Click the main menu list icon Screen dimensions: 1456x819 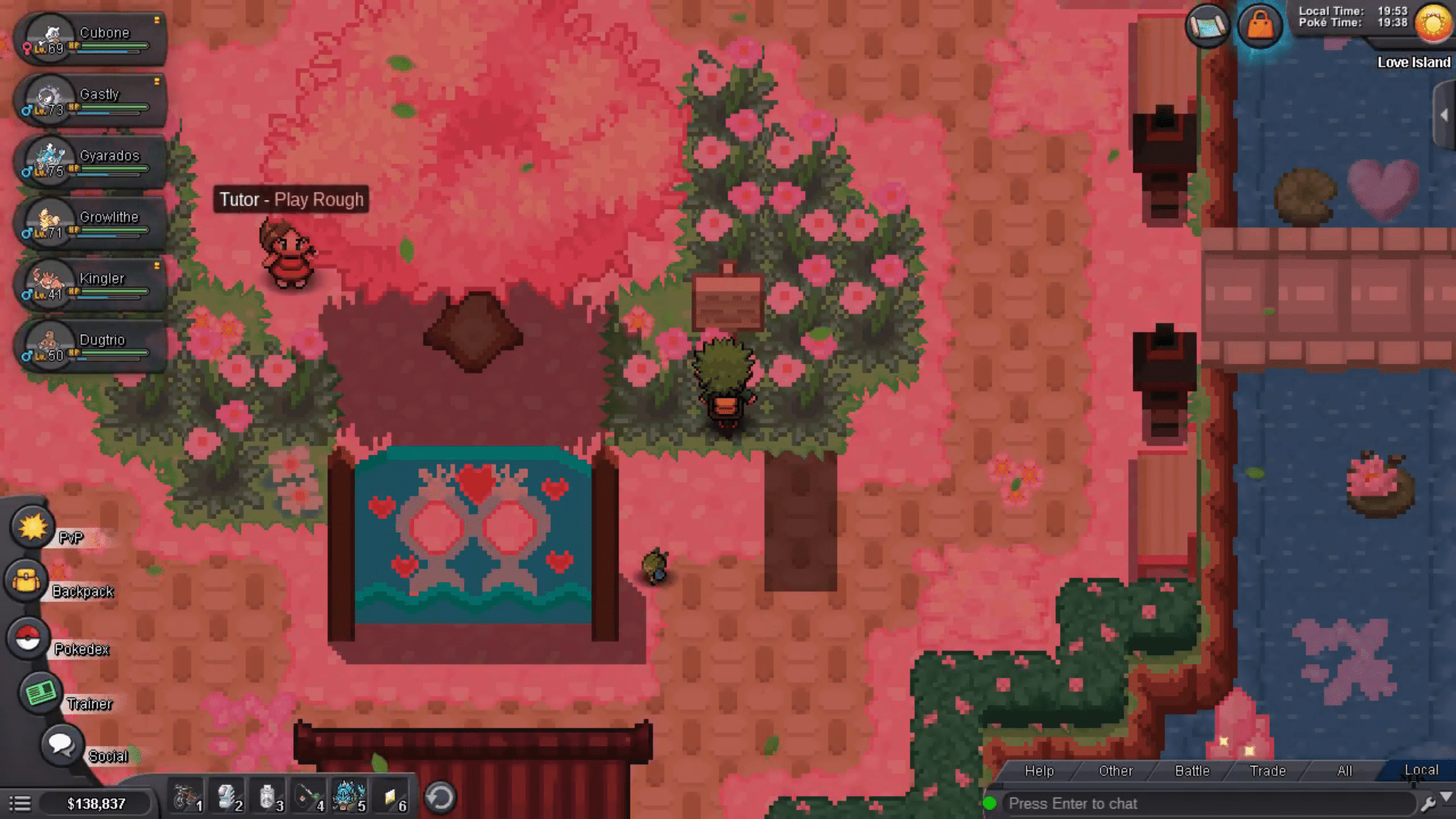point(20,803)
